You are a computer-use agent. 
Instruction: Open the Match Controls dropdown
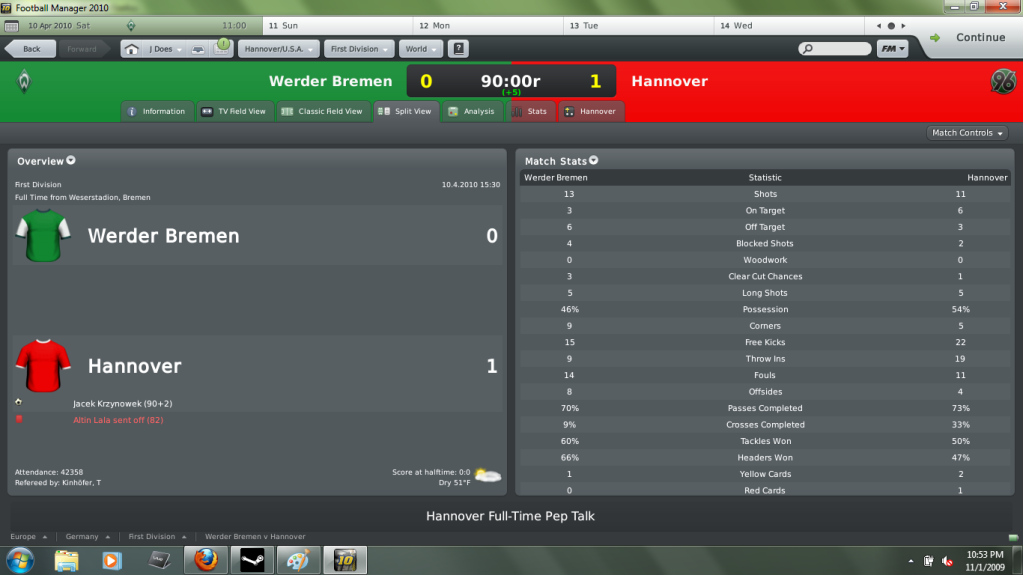[x=967, y=133]
